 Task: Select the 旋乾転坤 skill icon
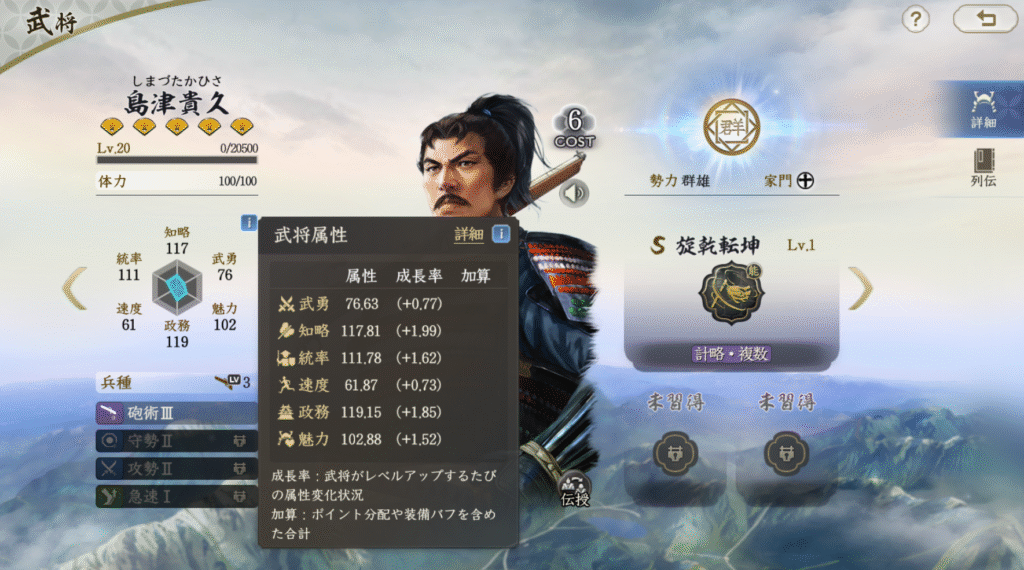[731, 292]
